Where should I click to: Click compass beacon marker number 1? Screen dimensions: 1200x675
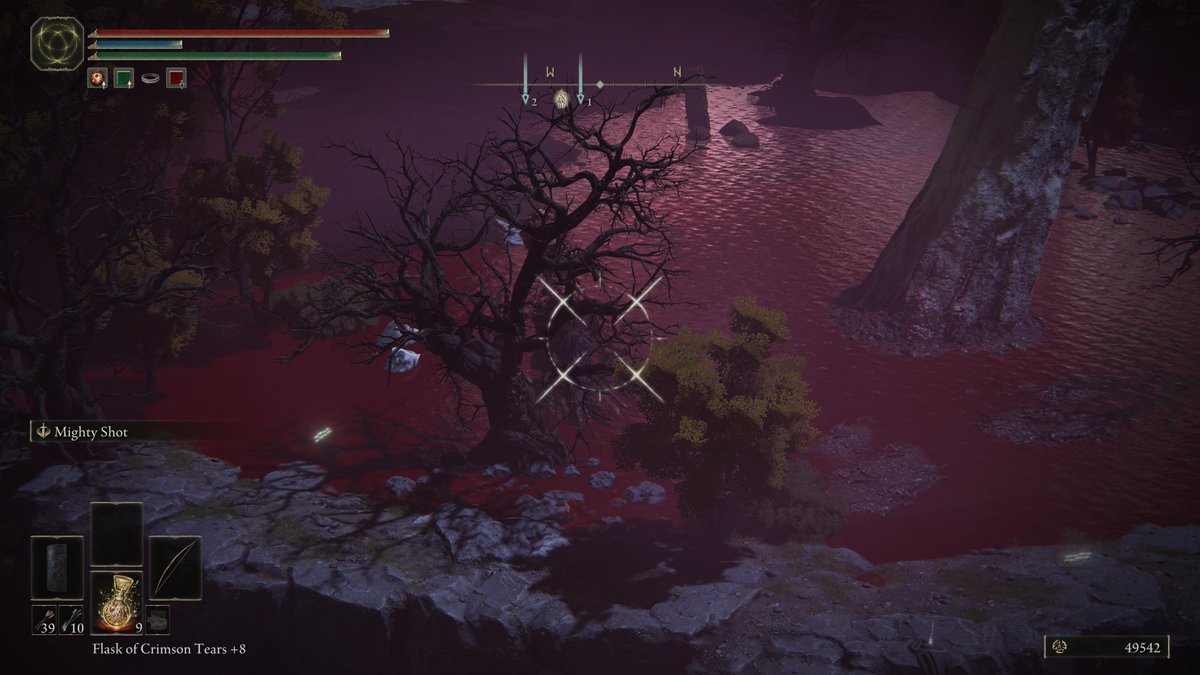click(581, 100)
